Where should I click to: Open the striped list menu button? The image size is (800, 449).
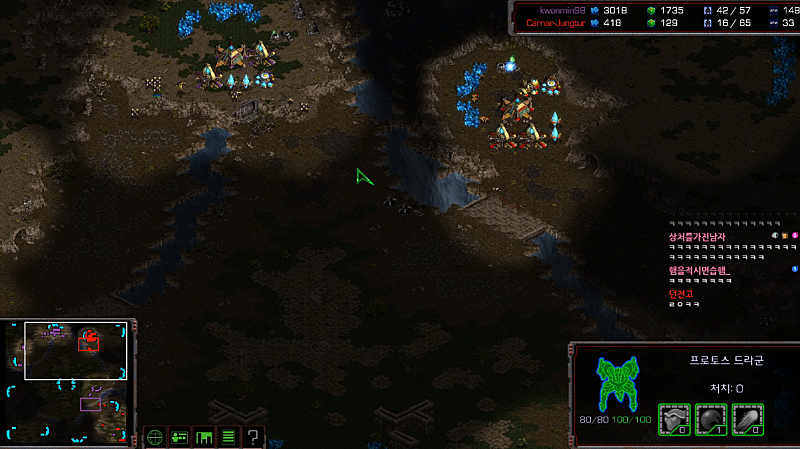228,436
